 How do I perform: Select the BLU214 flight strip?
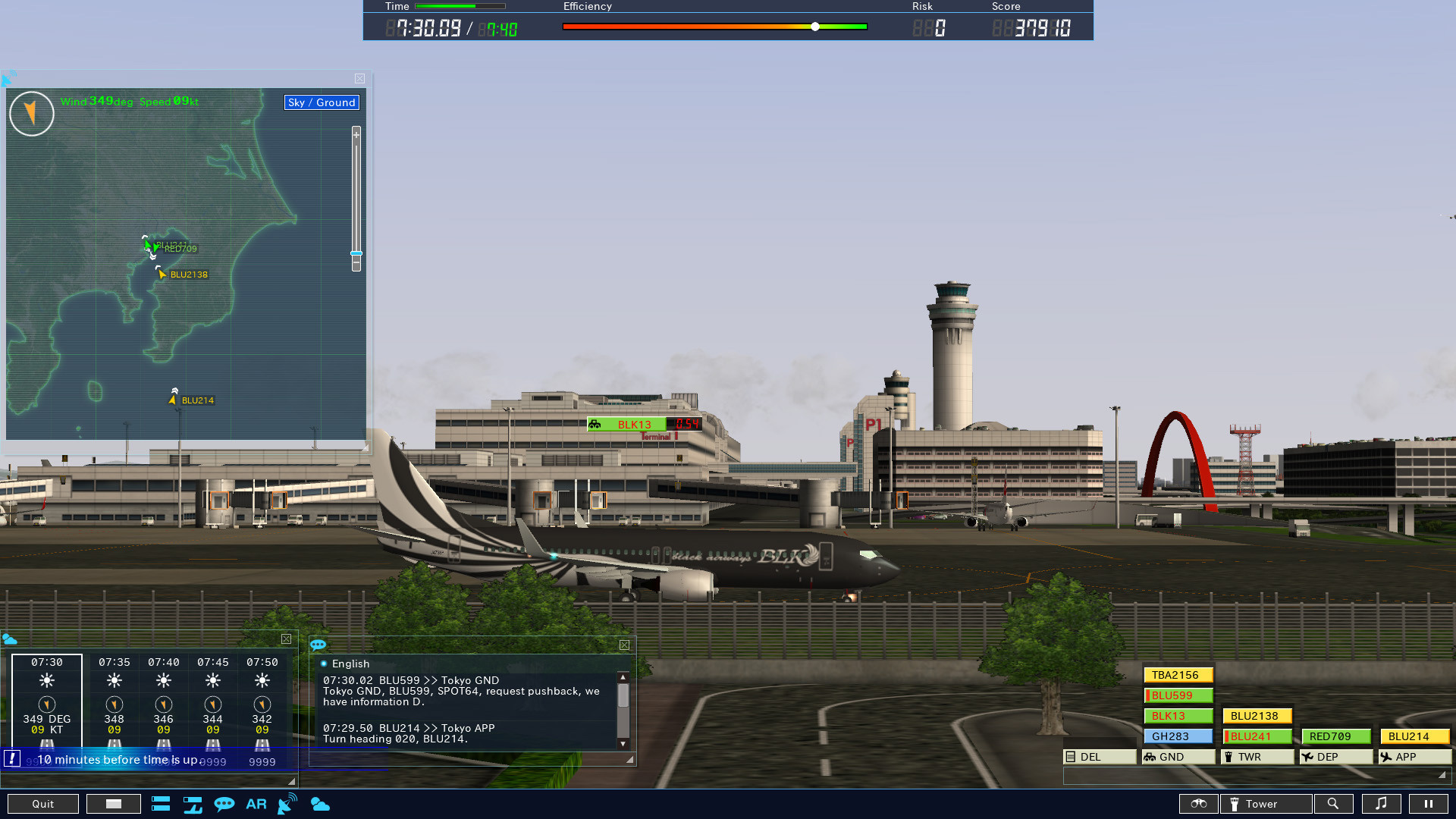pos(1413,736)
